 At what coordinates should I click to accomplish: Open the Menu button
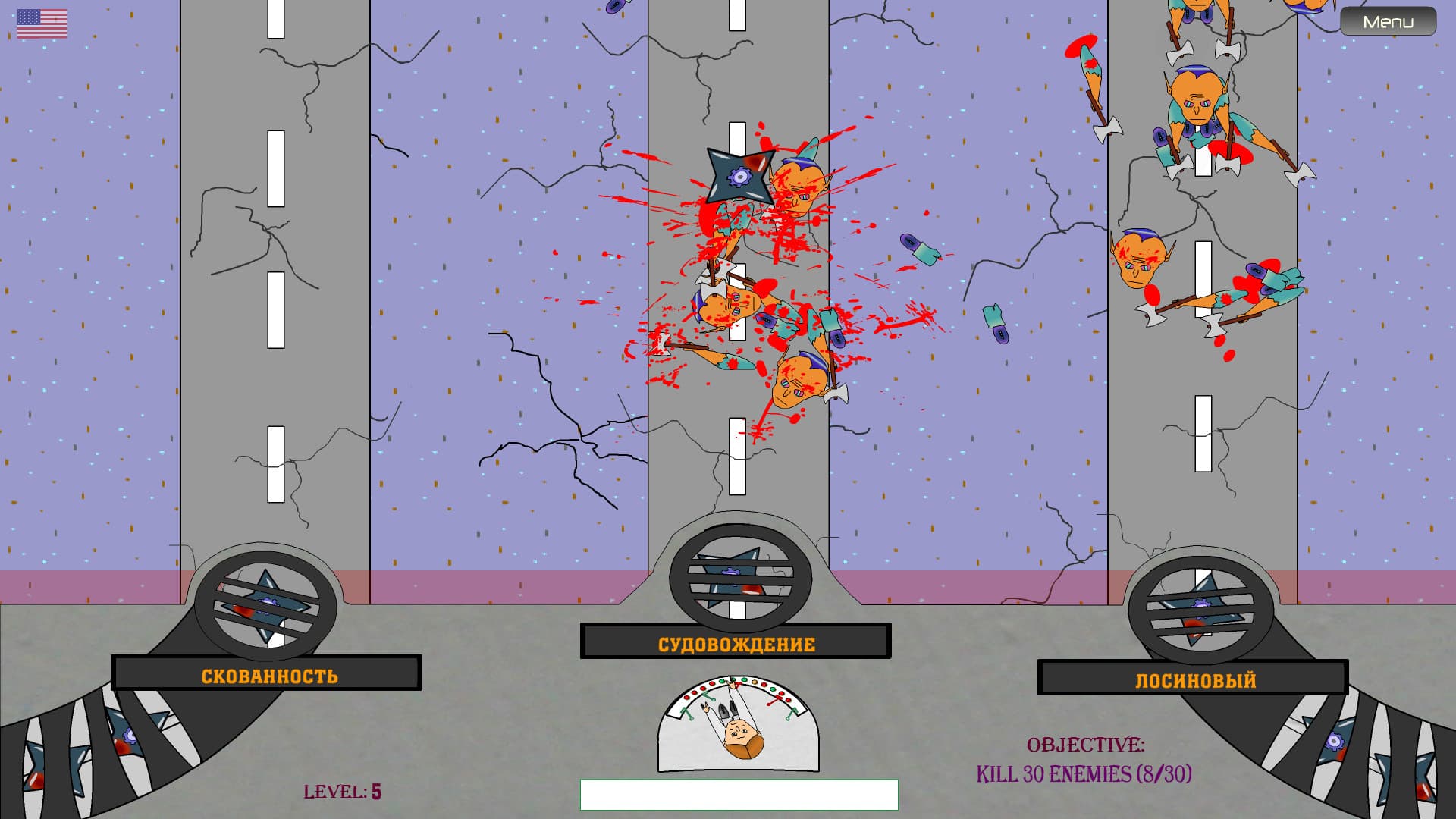coord(1388,22)
